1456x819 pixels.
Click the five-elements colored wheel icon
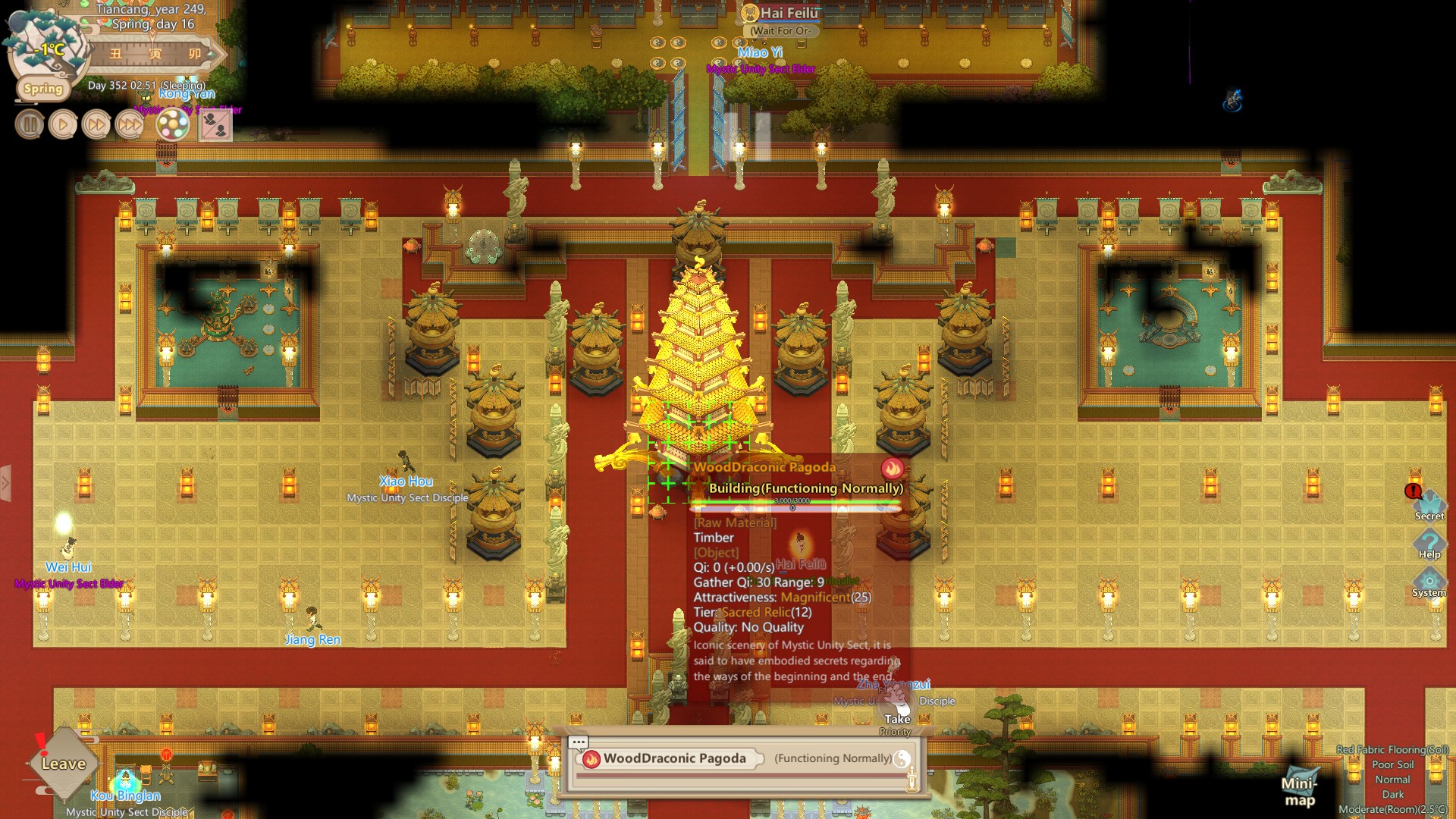tap(173, 125)
